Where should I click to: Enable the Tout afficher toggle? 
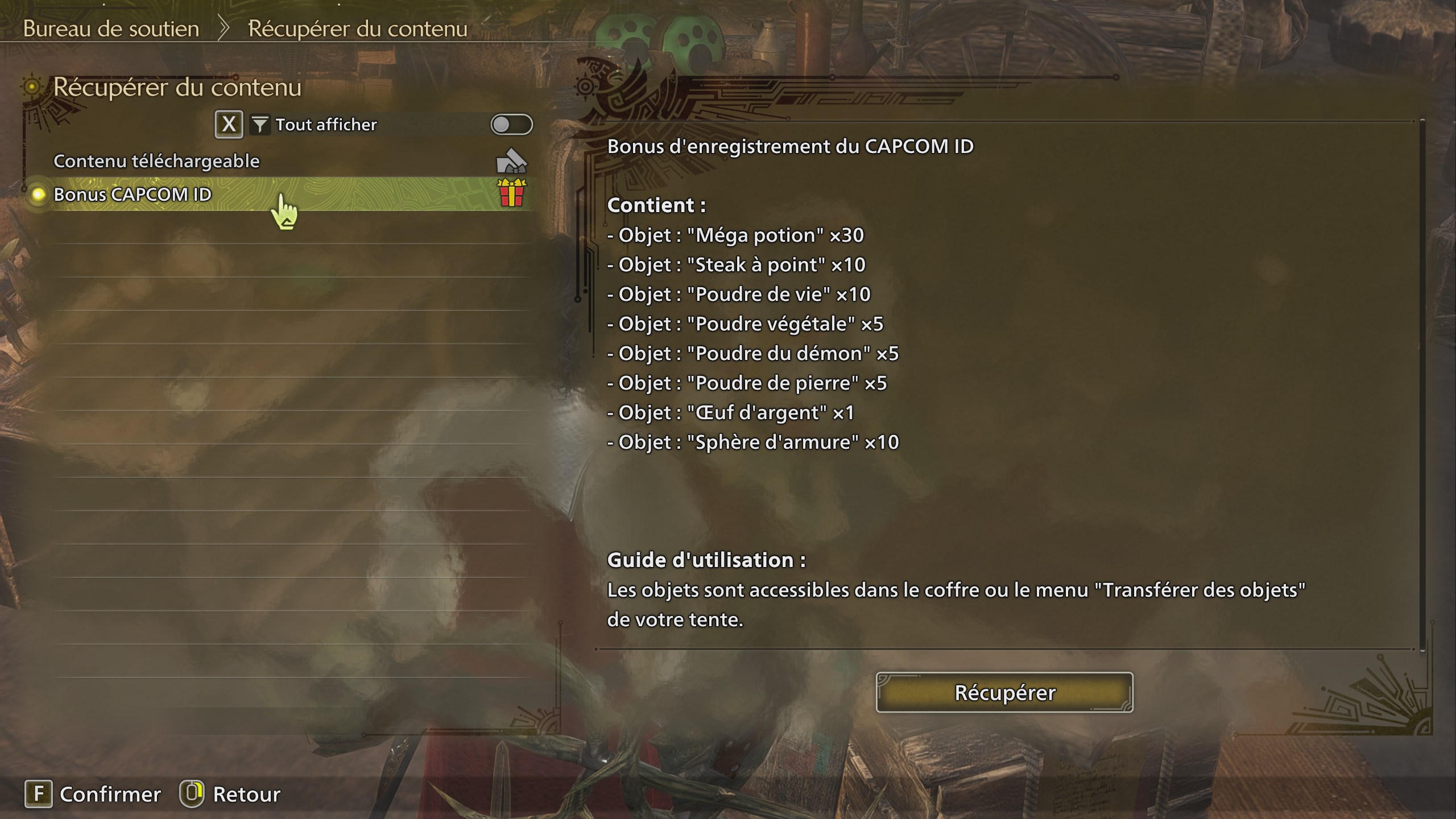pyautogui.click(x=512, y=125)
